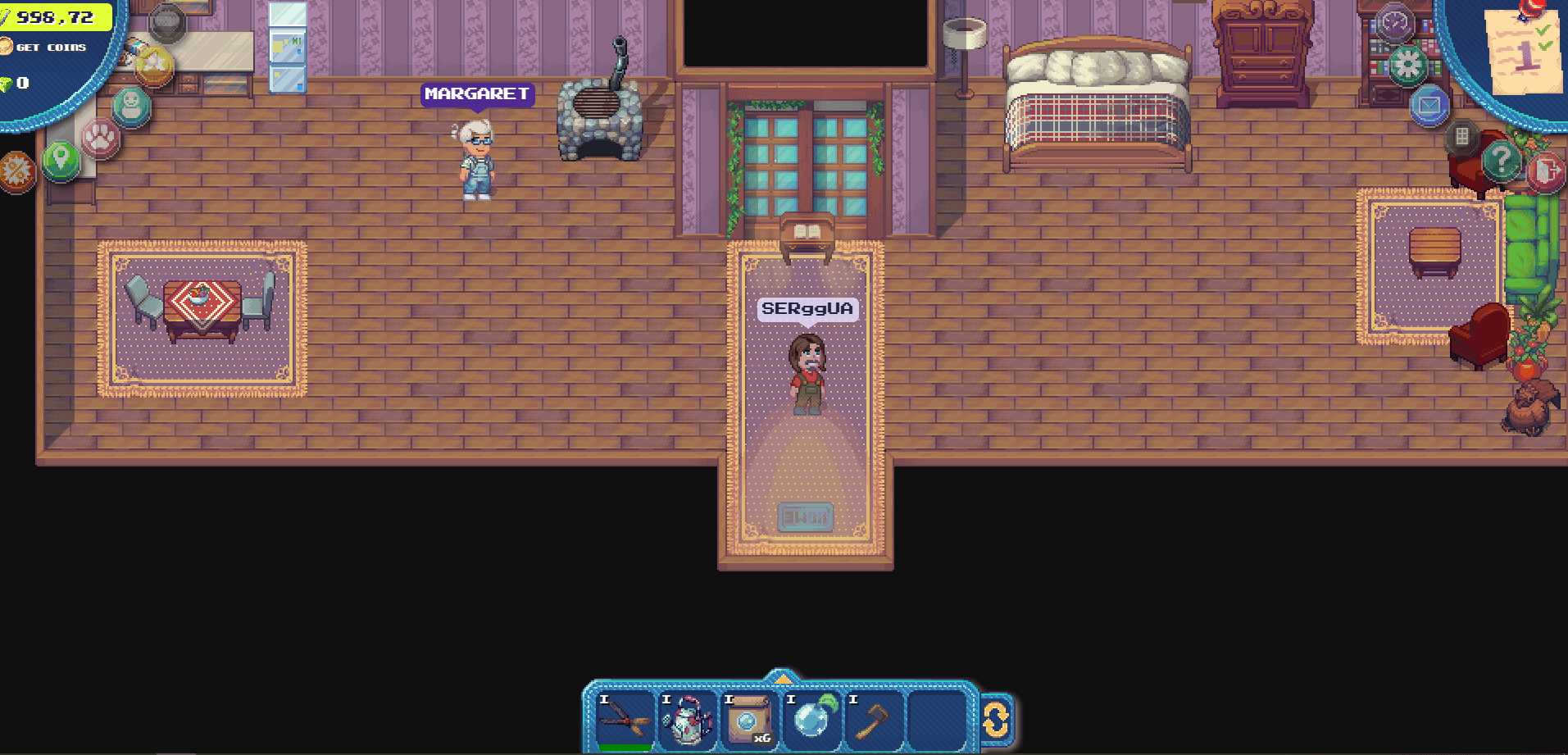Open the green character profile icon
Viewport: 1568px width, 755px height.
coord(131,107)
